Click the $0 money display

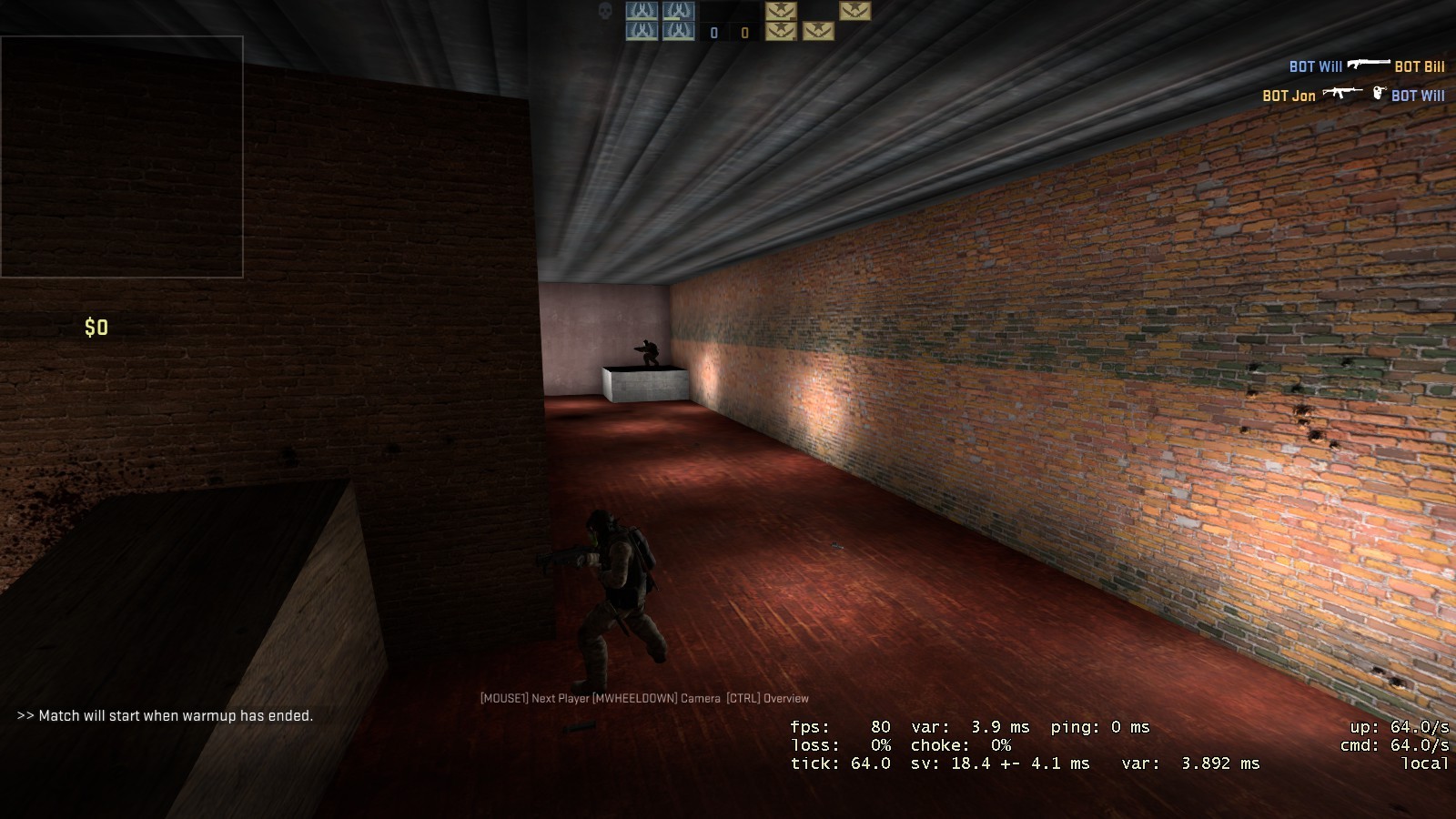click(x=96, y=328)
